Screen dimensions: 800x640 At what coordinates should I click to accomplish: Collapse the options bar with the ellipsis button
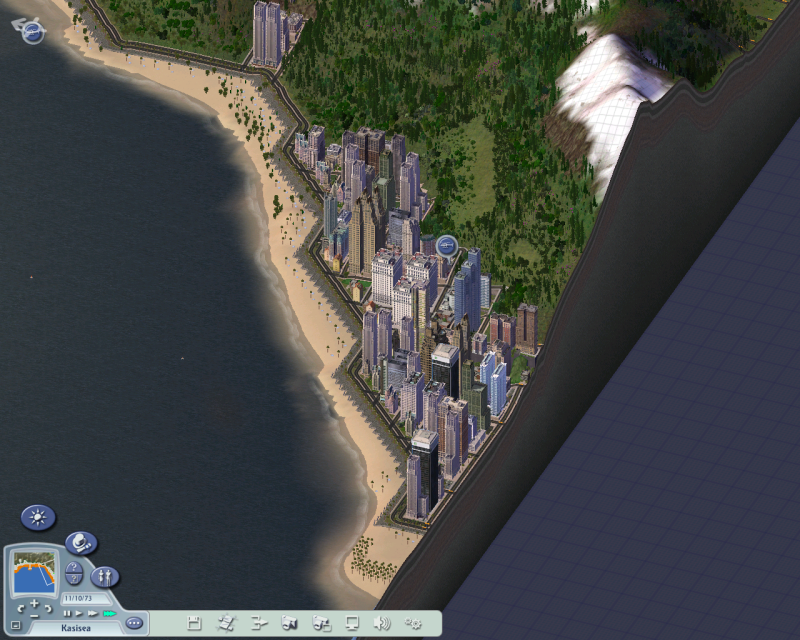tap(134, 622)
